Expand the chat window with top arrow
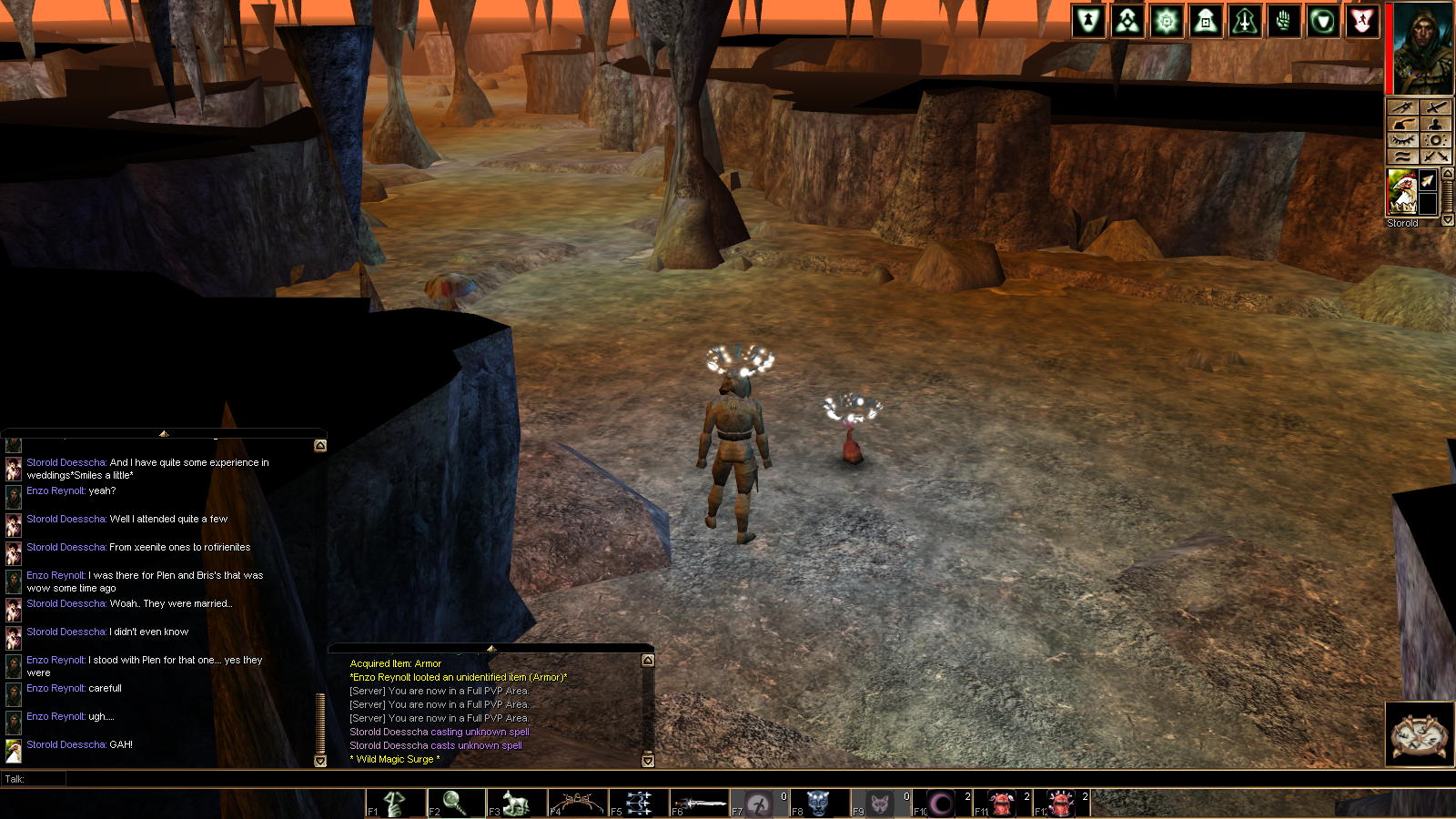 click(x=164, y=434)
